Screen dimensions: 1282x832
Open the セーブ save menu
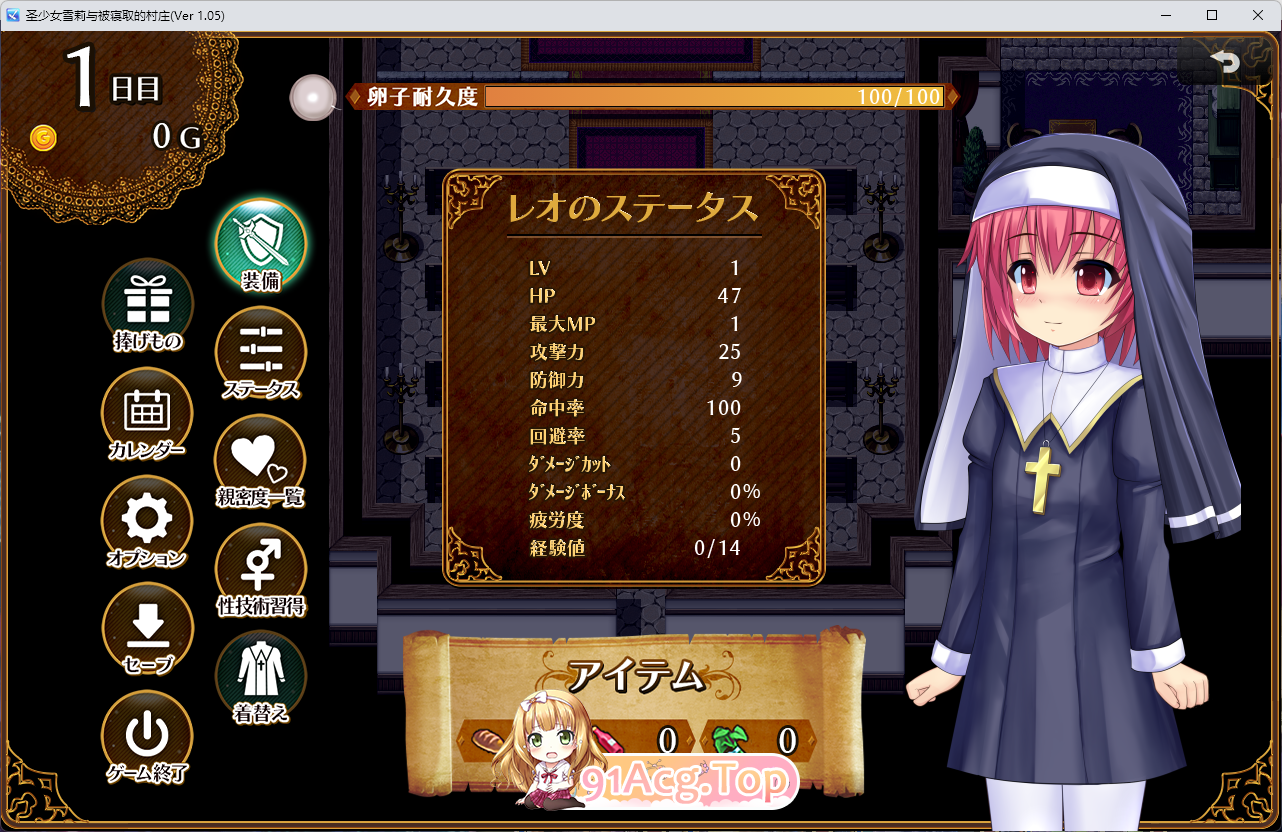coord(147,628)
